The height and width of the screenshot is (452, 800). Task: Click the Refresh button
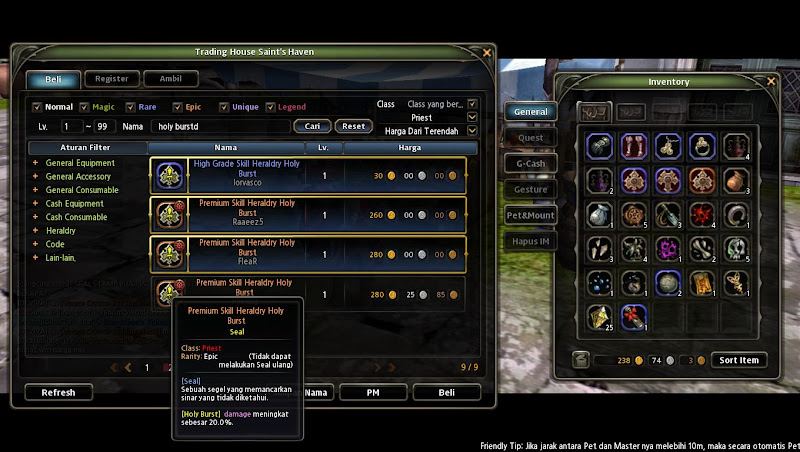point(58,393)
